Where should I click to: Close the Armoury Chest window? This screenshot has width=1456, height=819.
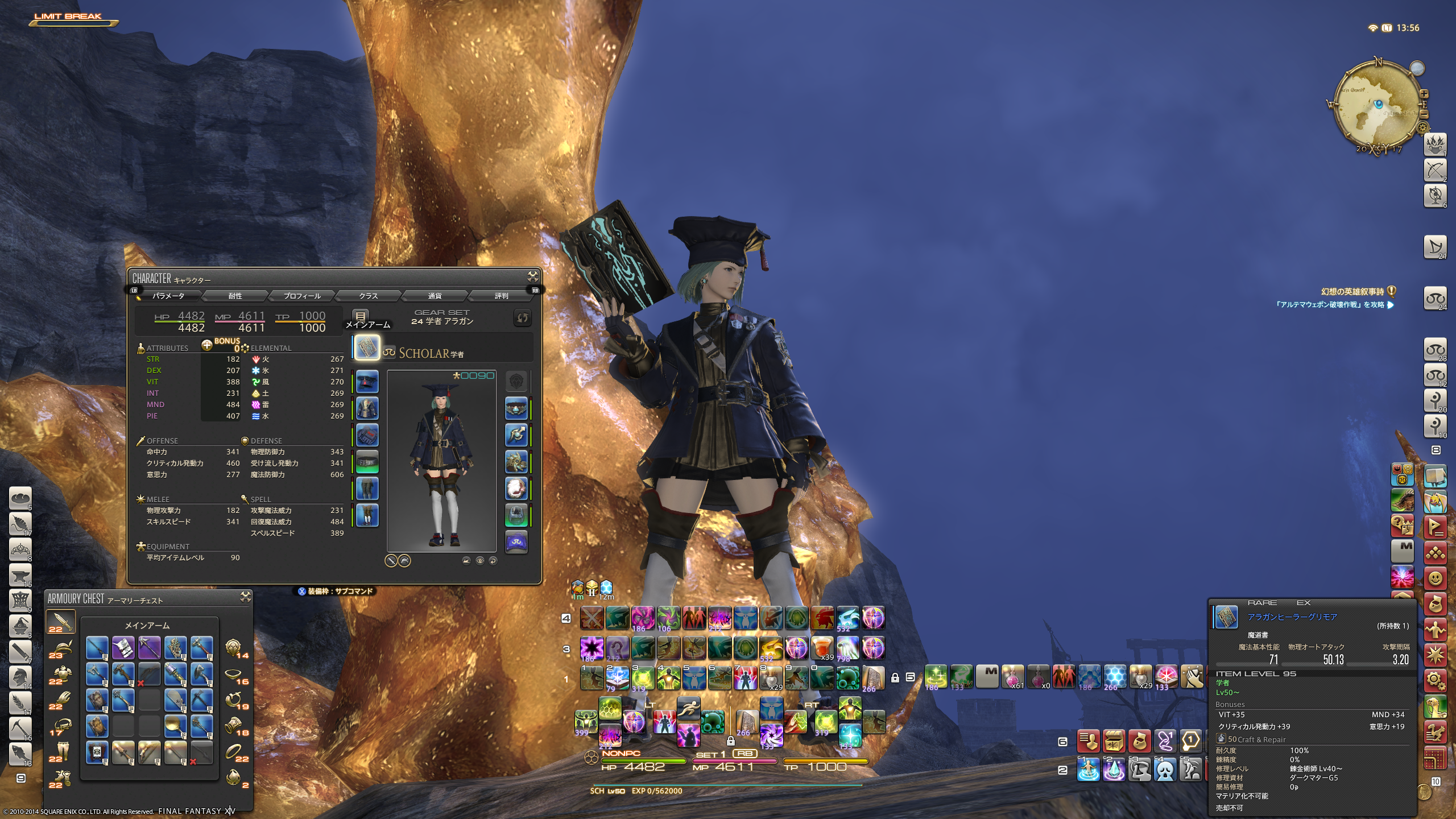point(246,597)
